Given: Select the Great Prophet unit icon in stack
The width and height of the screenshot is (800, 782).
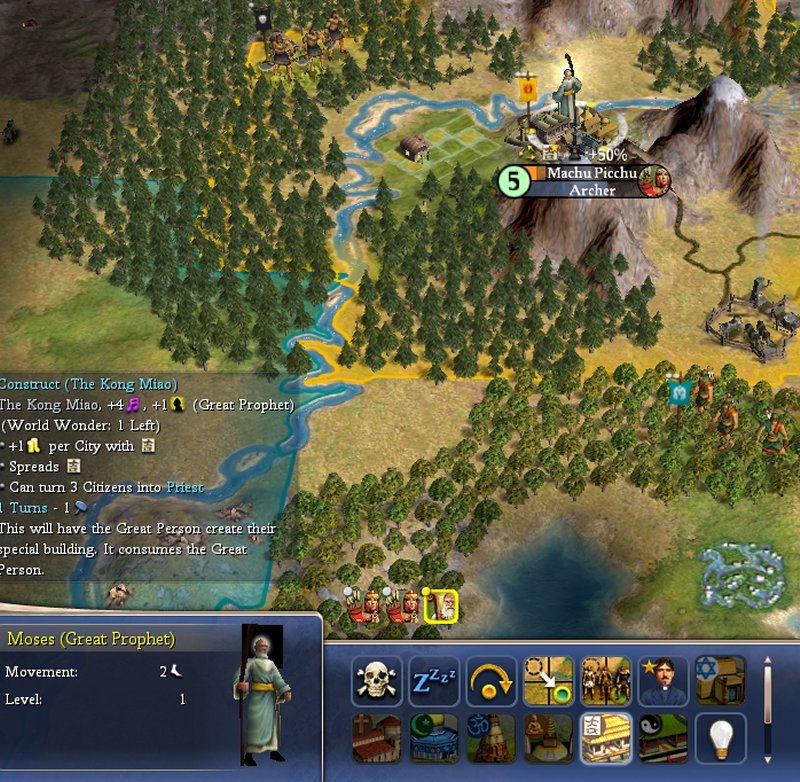Looking at the screenshot, I should (x=441, y=606).
